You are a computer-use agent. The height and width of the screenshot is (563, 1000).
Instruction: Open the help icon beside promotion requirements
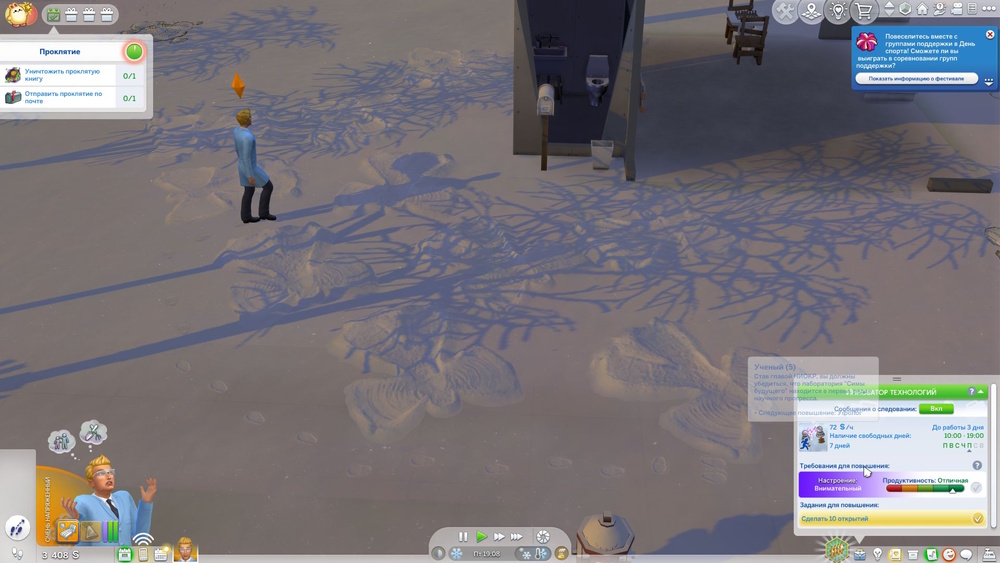977,465
